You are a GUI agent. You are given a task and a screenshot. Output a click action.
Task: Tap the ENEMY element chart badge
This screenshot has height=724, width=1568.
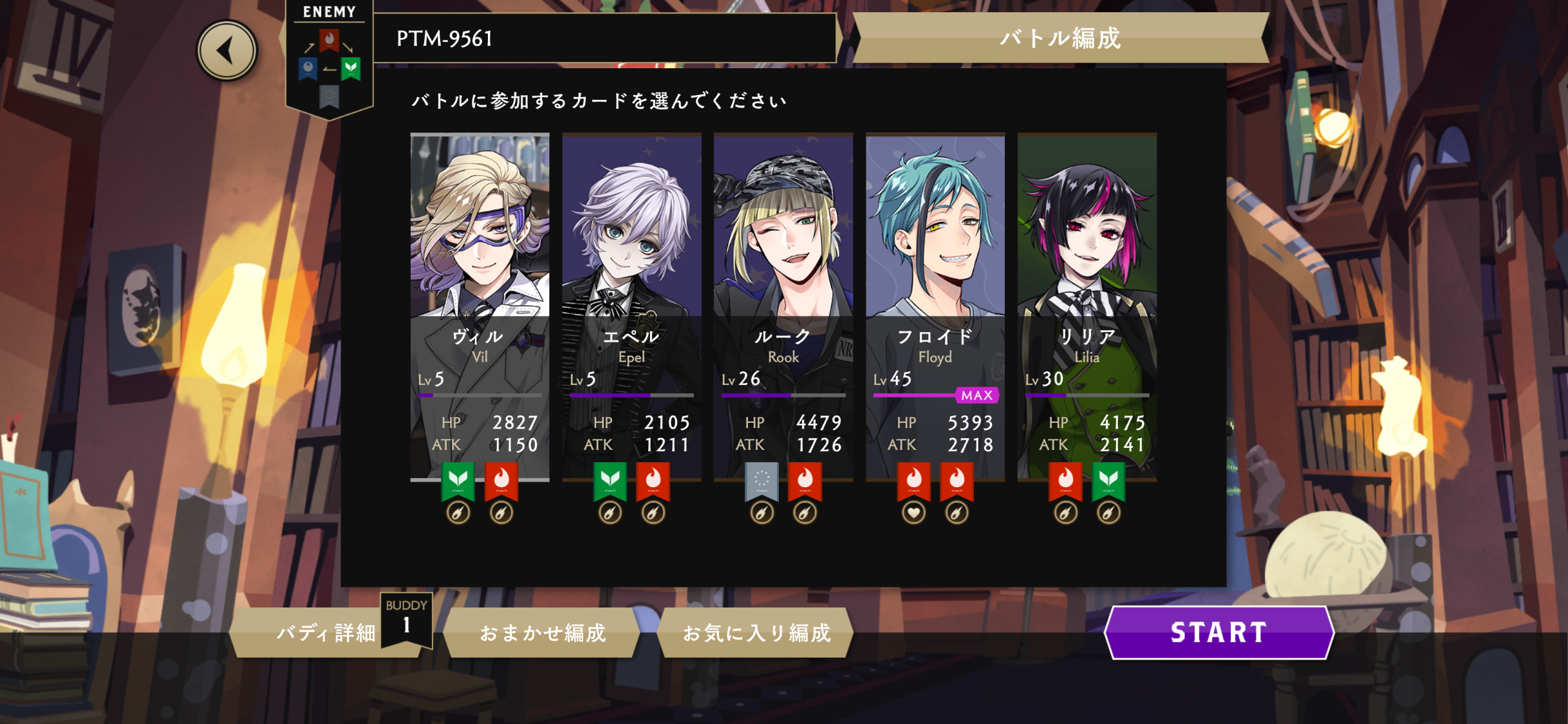tap(329, 61)
